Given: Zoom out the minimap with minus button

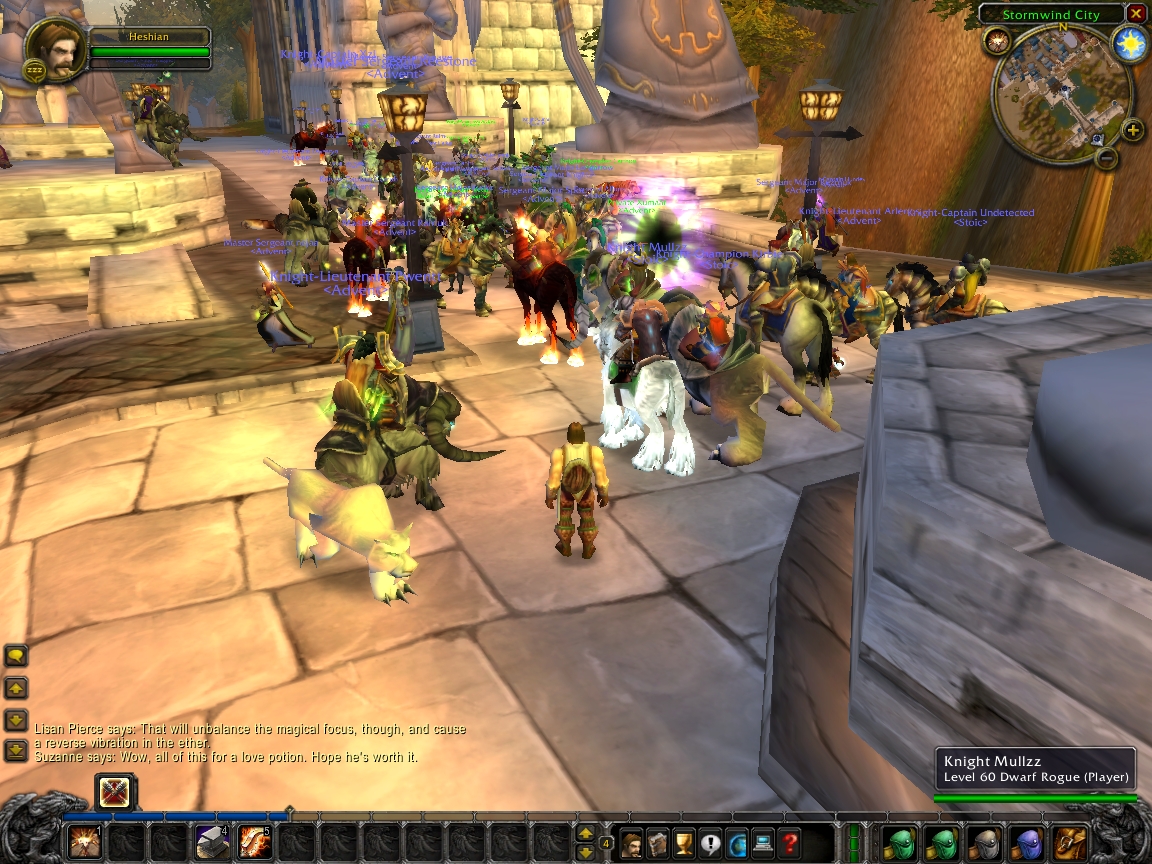Looking at the screenshot, I should 1107,157.
